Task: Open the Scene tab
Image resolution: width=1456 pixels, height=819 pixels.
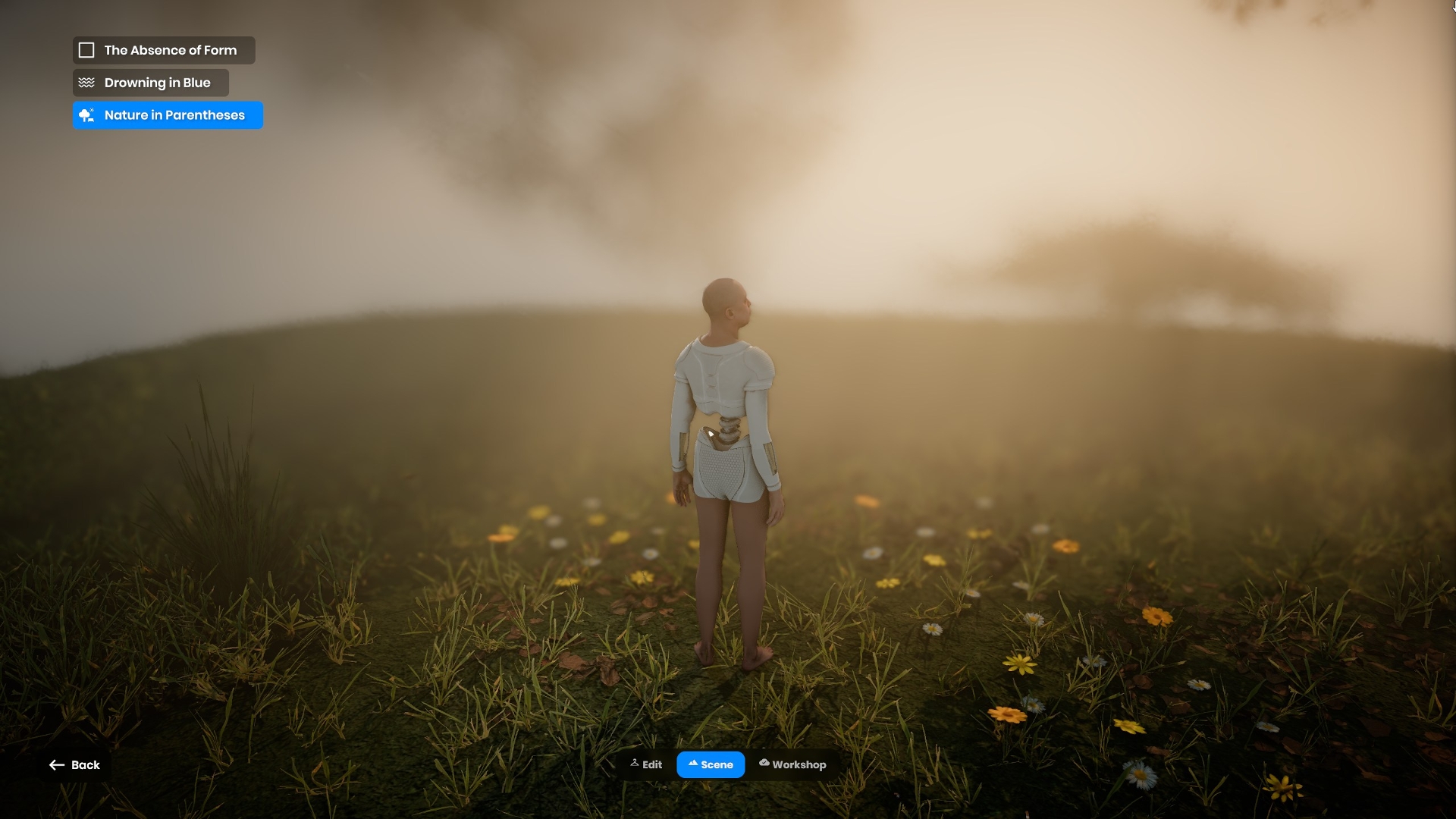Action: coord(711,764)
